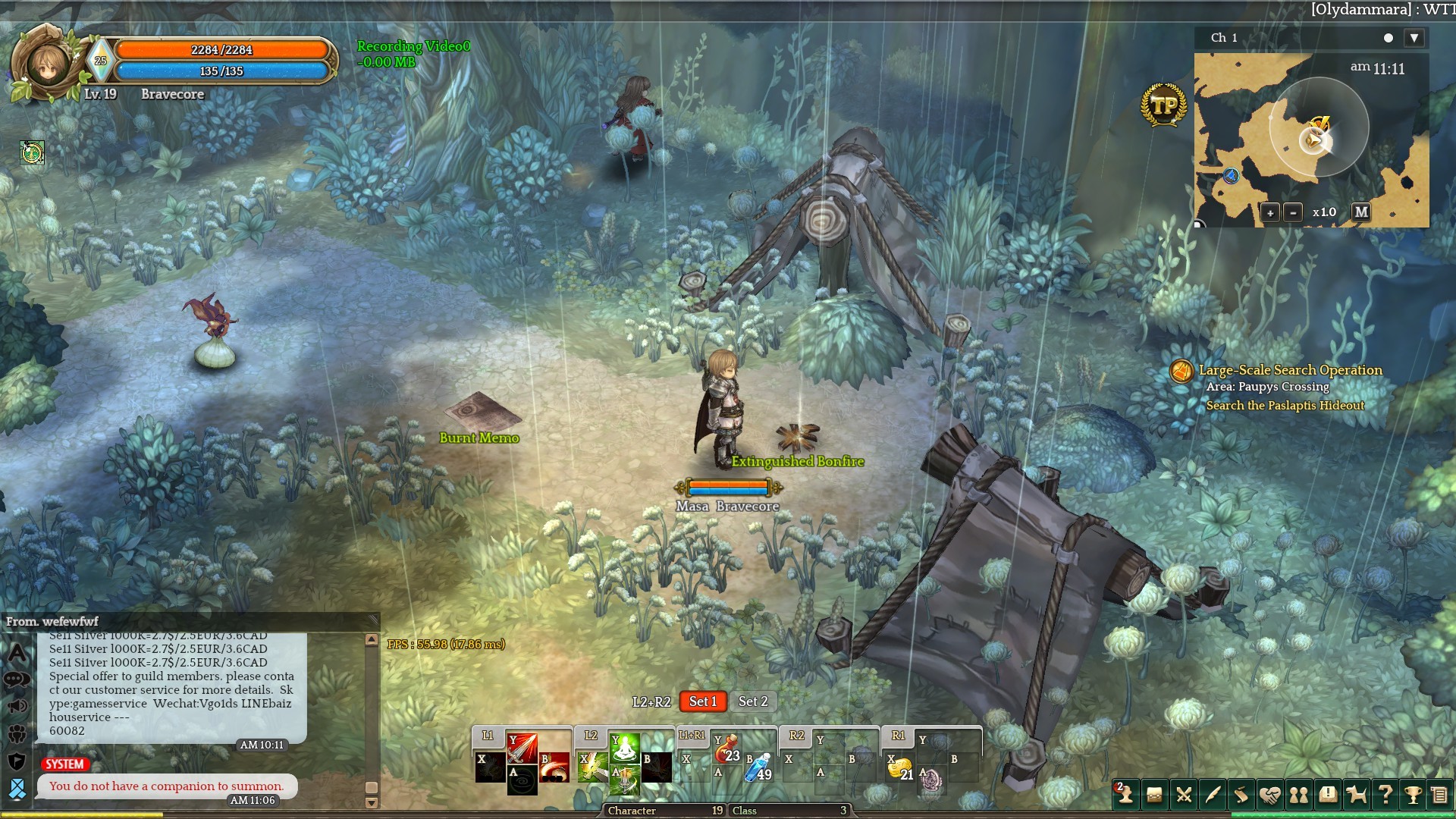
Task: Open the crossed swords menu icon
Action: click(1183, 795)
